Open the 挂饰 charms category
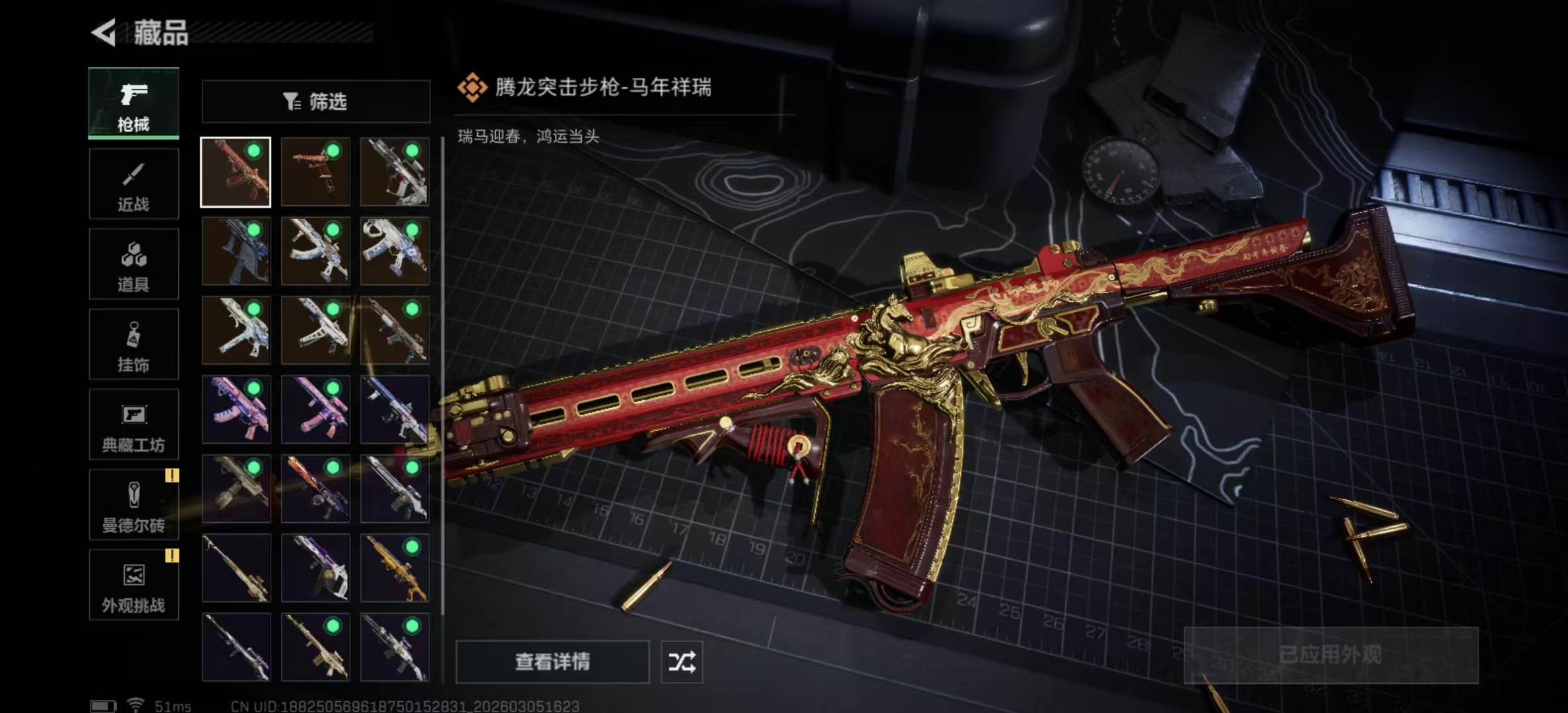The image size is (1568, 713). pos(133,344)
